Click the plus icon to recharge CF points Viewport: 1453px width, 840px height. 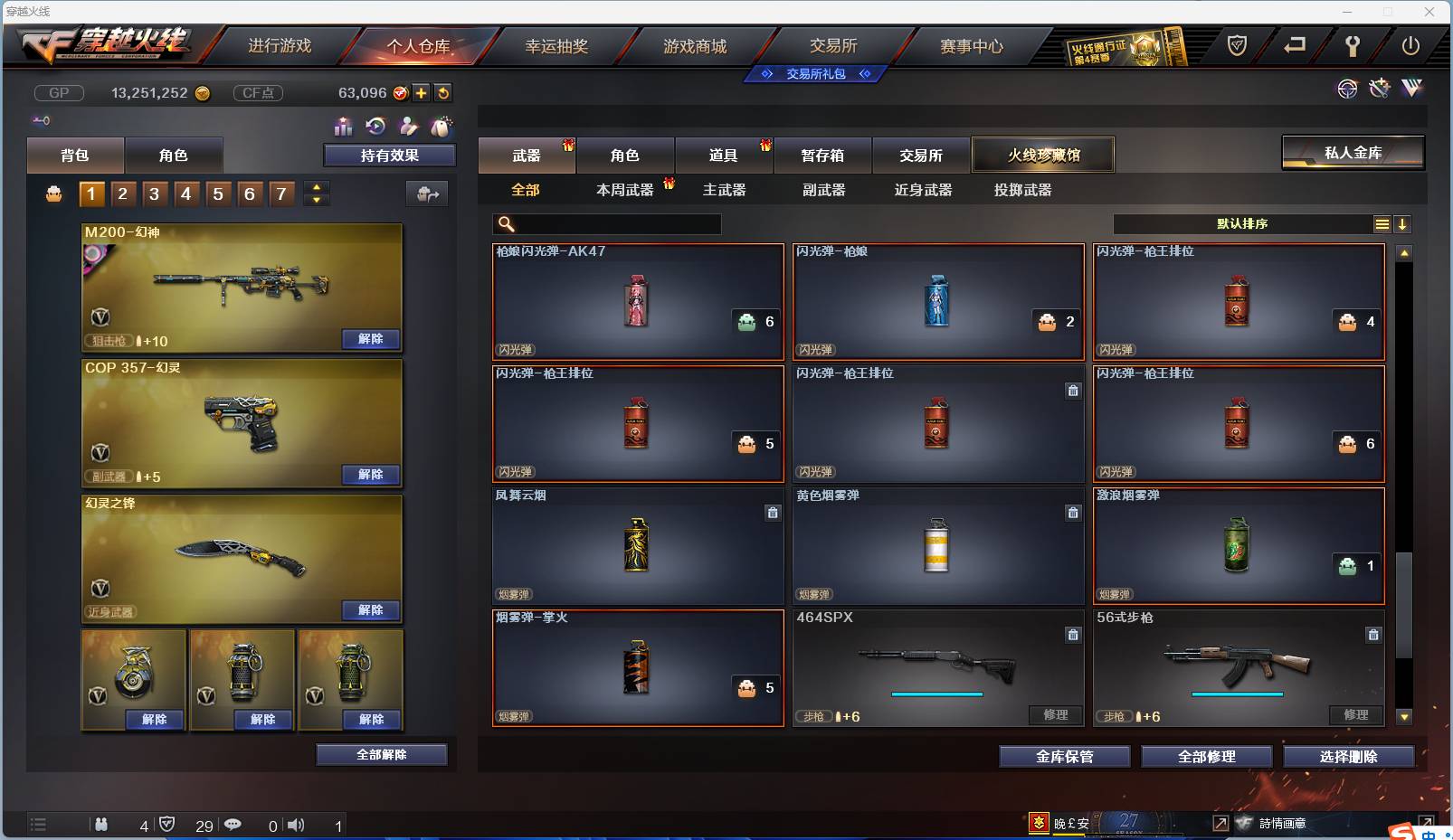[x=422, y=92]
